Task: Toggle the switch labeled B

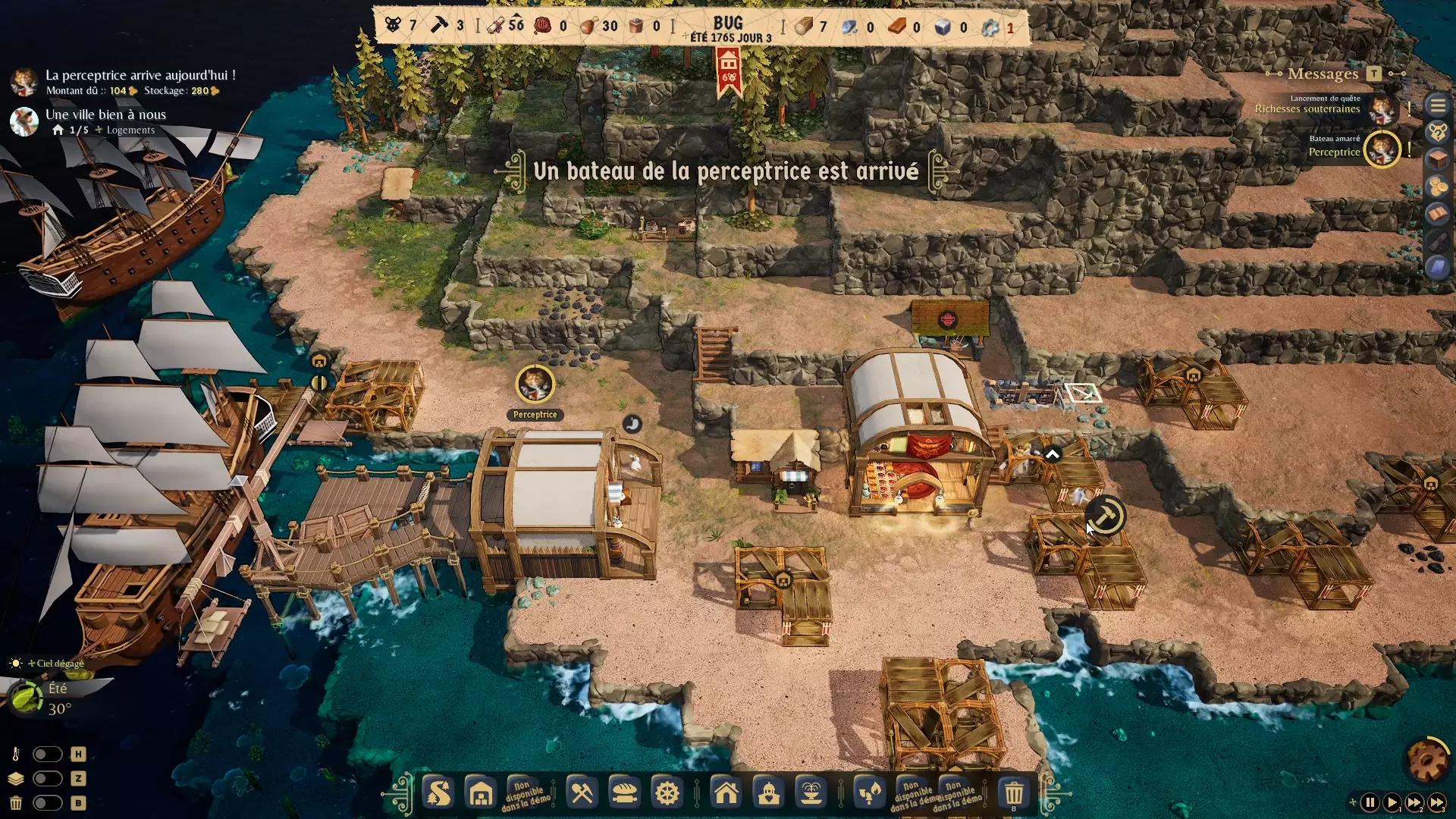Action: tap(49, 803)
